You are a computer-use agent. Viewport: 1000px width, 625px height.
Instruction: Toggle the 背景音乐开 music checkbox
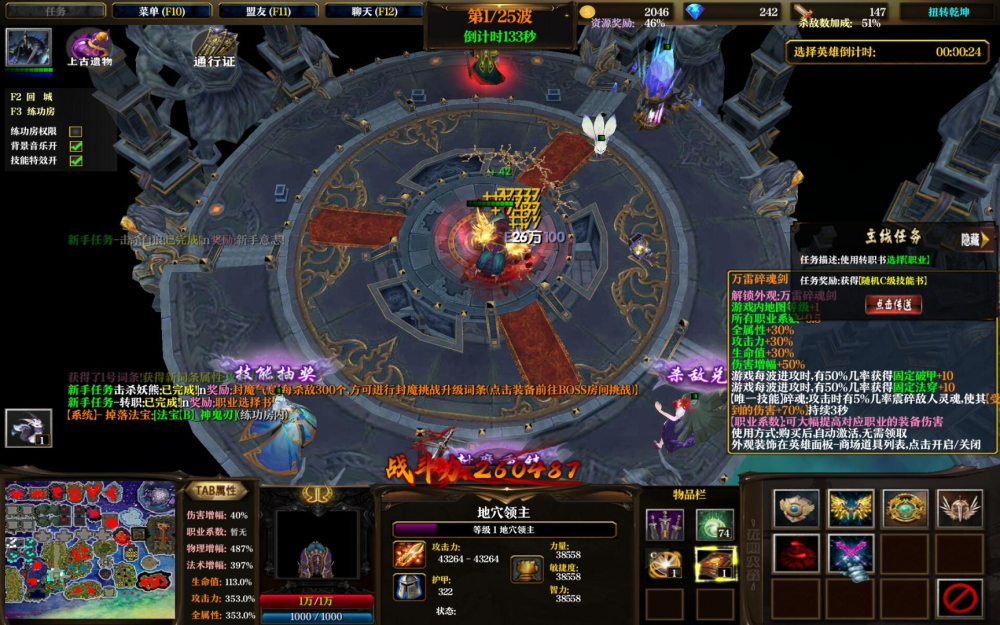[76, 146]
